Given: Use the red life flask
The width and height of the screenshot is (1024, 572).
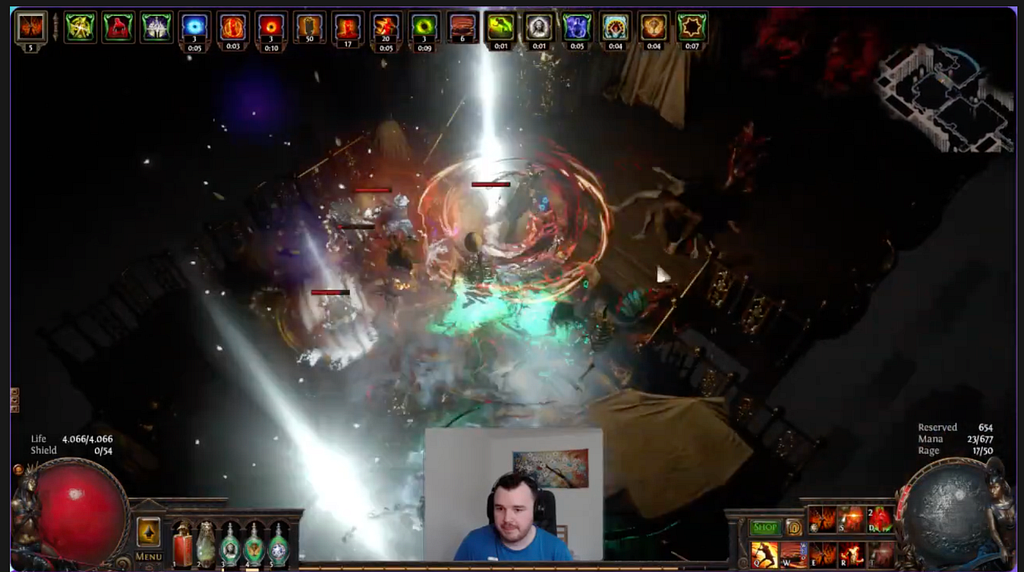Looking at the screenshot, I should coord(182,546).
